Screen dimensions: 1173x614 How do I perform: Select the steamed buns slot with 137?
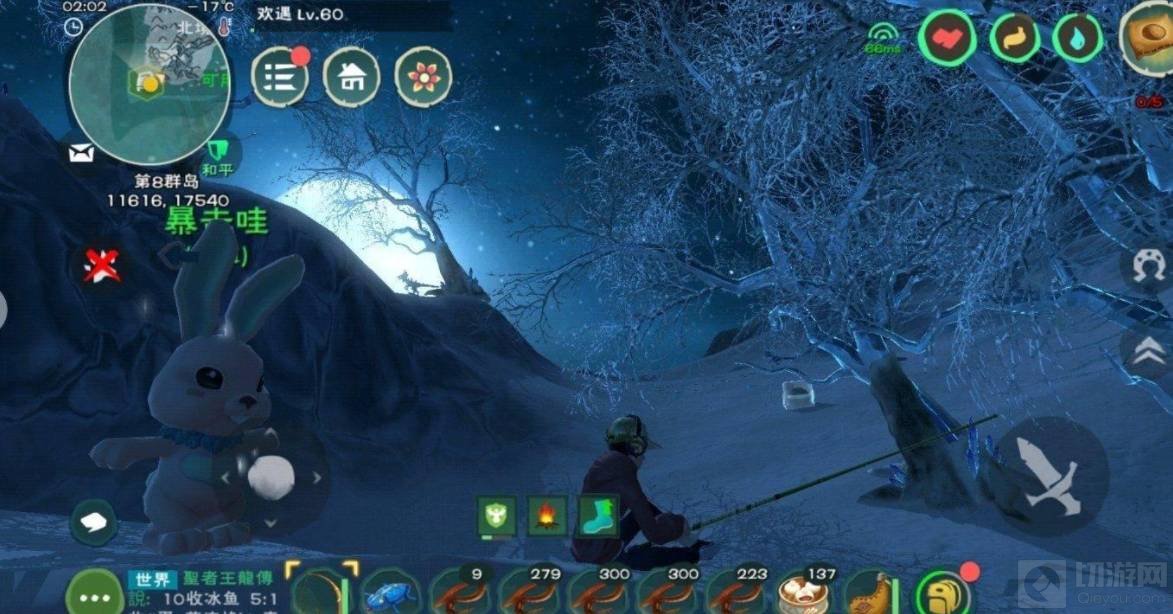point(805,592)
